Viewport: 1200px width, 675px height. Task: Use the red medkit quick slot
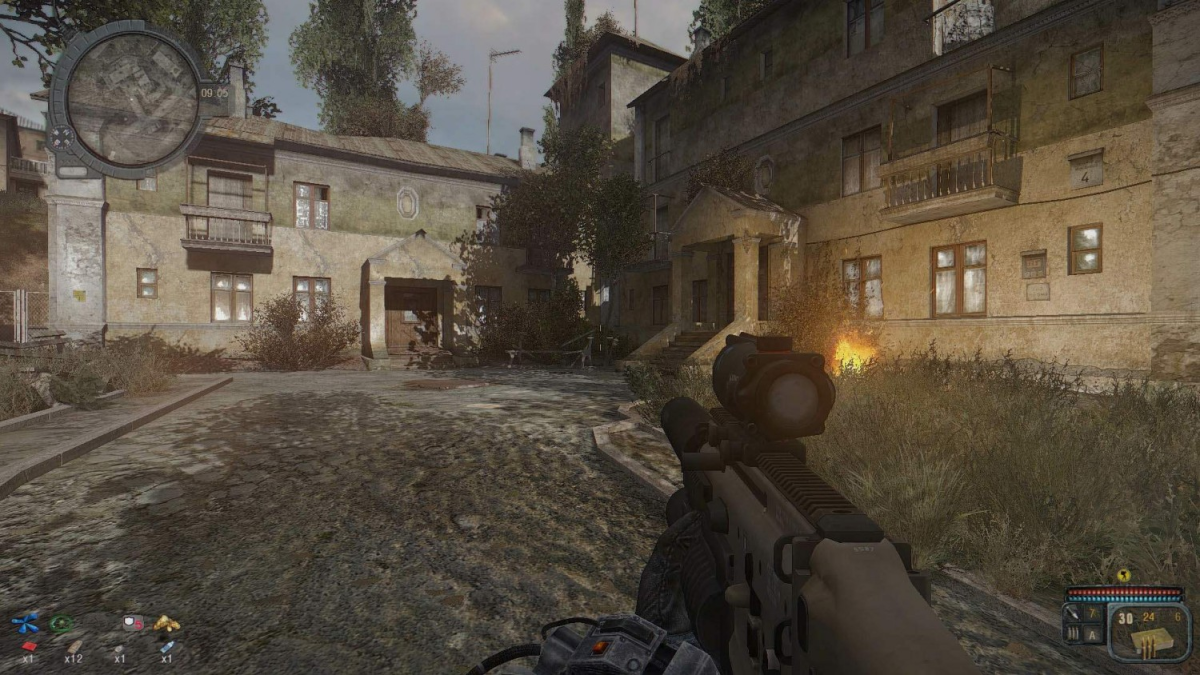[29, 646]
